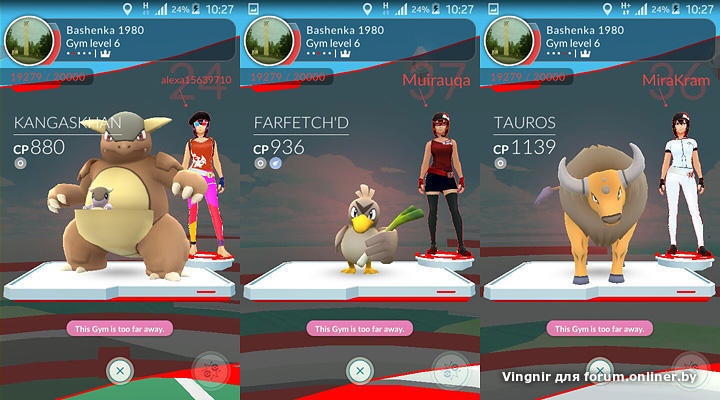Close the gym view showing Tauros
Image resolution: width=720 pixels, height=400 pixels.
point(599,370)
